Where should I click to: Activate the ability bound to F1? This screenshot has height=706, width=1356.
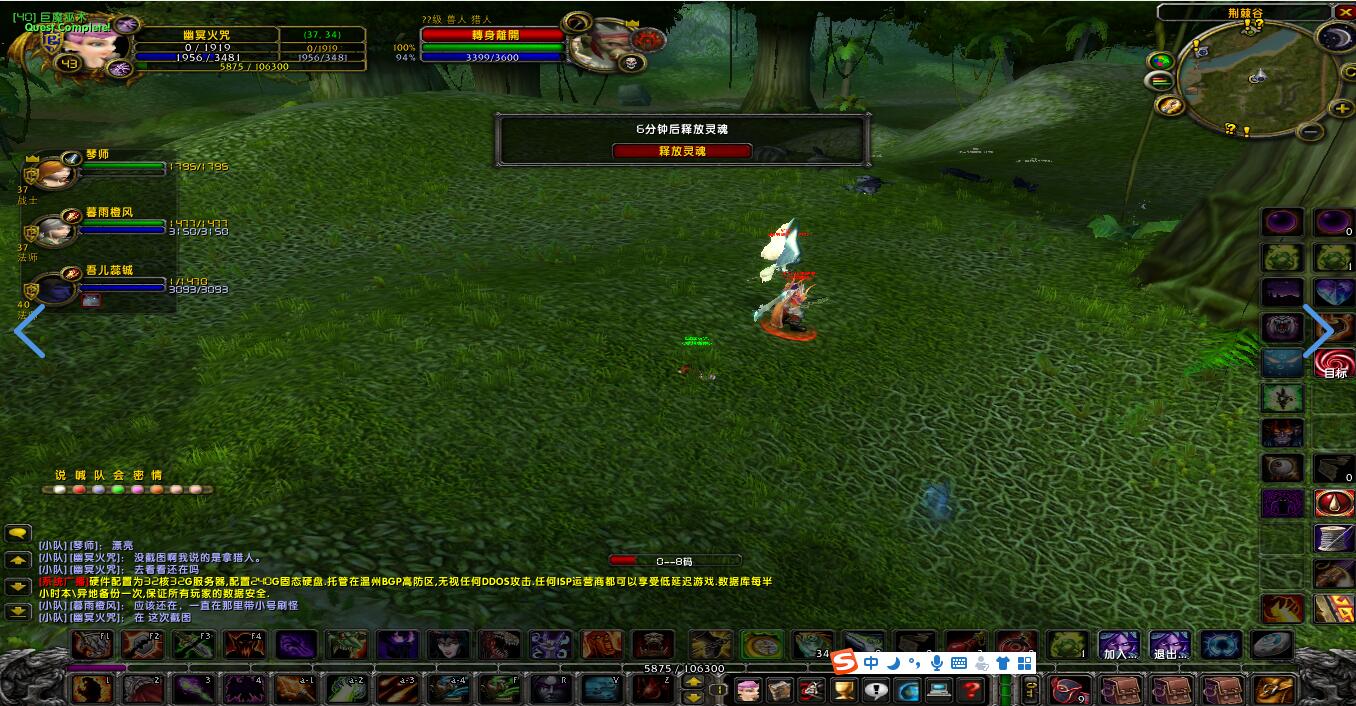tap(91, 645)
